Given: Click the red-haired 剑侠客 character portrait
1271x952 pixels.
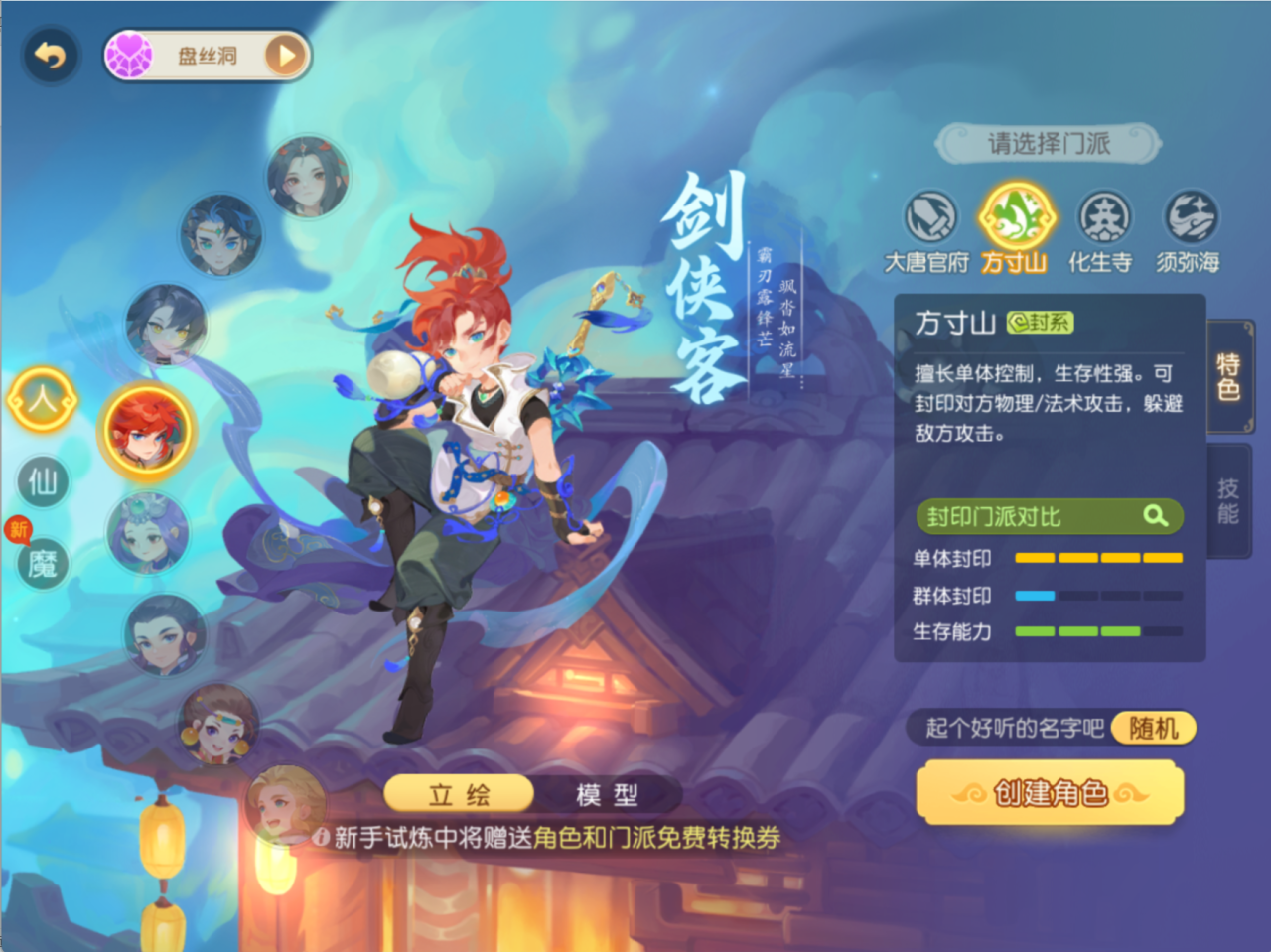Looking at the screenshot, I should [147, 431].
